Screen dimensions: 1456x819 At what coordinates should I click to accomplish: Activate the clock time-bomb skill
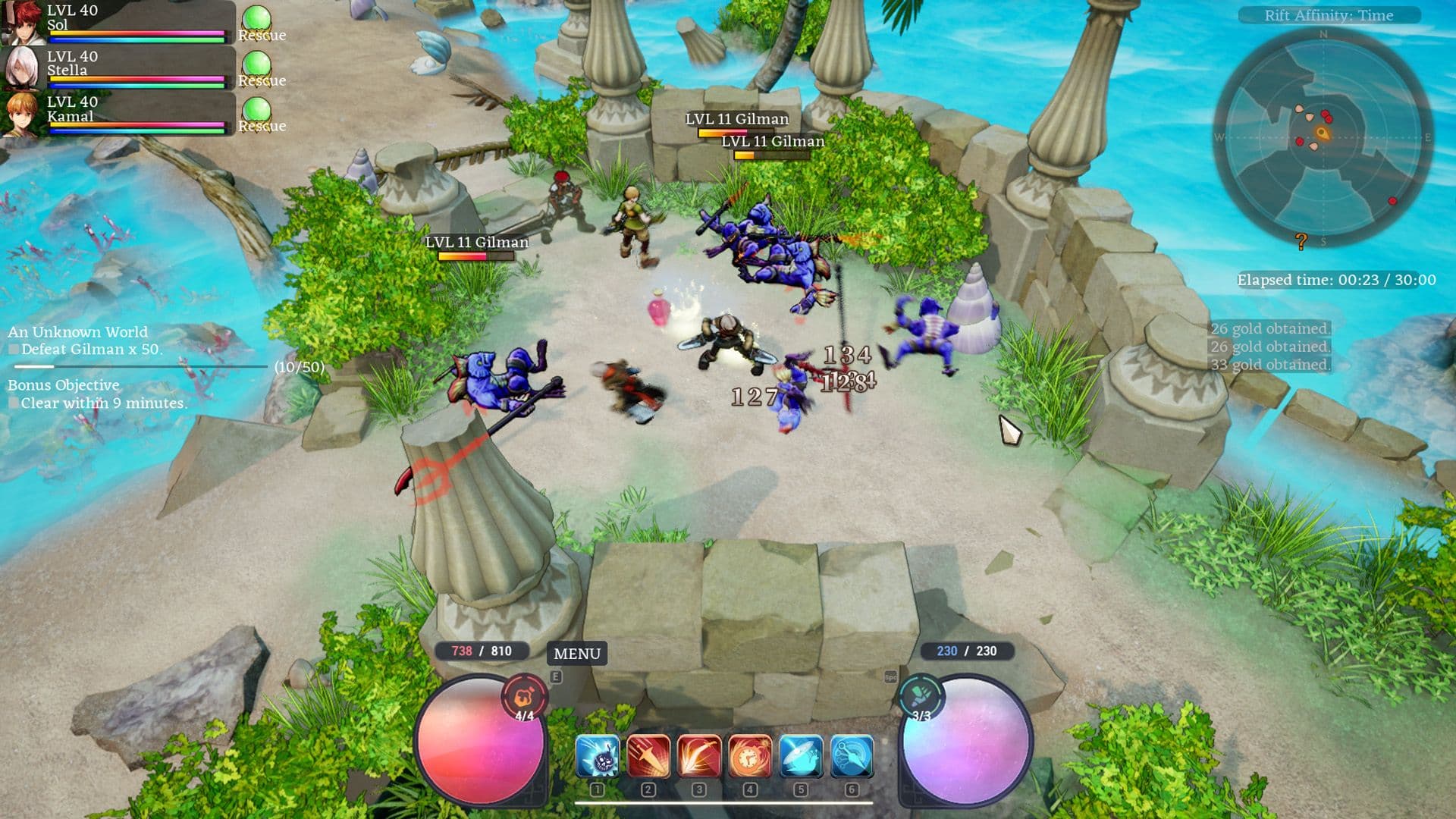pos(750,757)
